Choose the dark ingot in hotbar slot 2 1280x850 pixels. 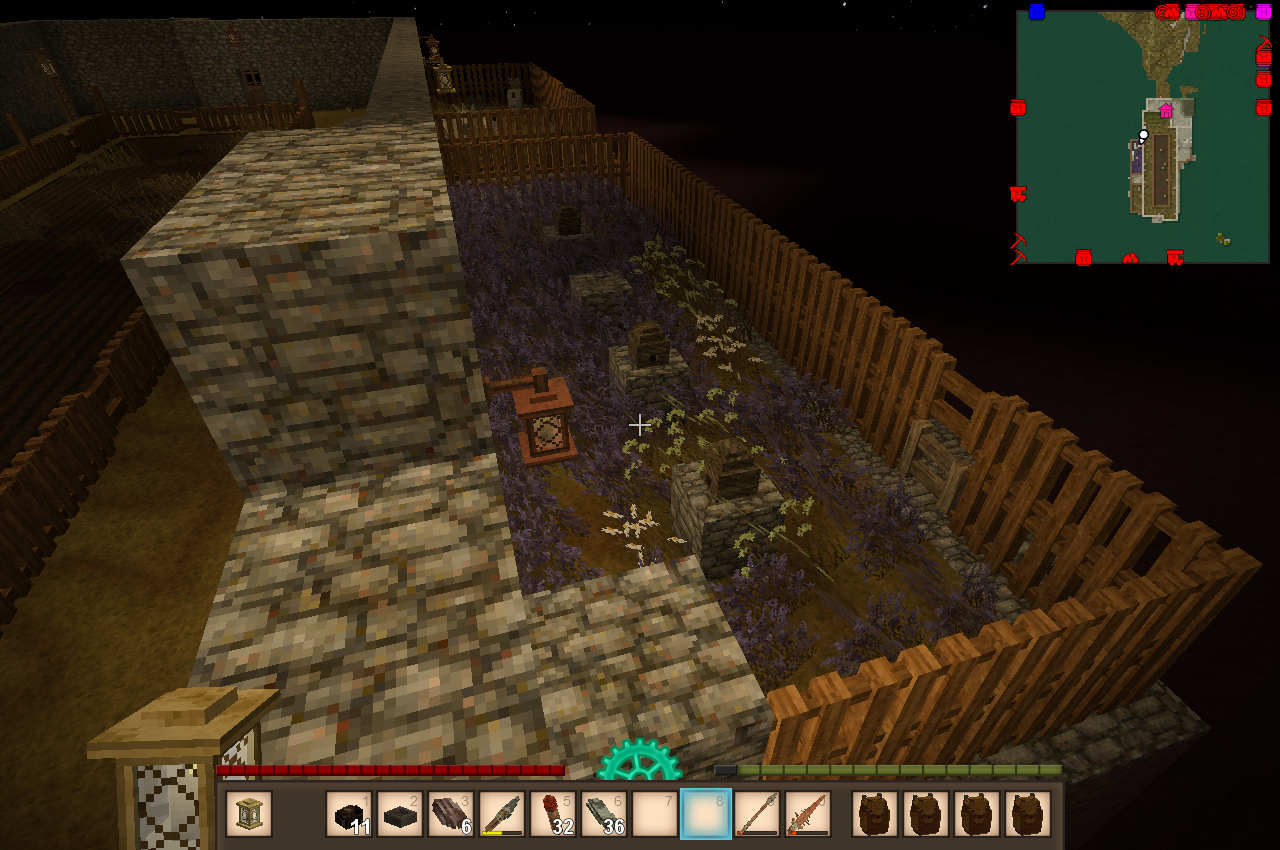(x=400, y=814)
